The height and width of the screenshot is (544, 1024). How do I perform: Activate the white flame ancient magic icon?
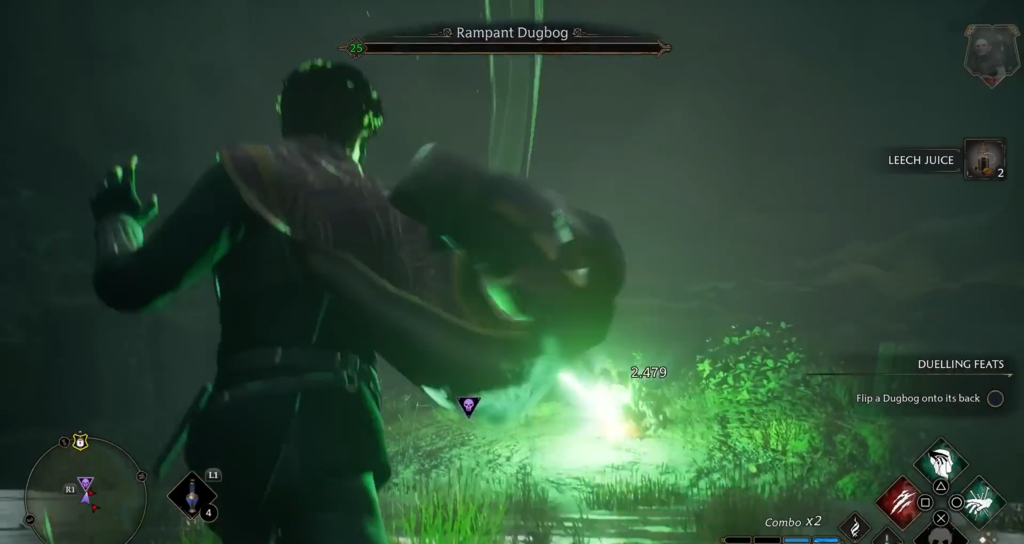tap(855, 527)
